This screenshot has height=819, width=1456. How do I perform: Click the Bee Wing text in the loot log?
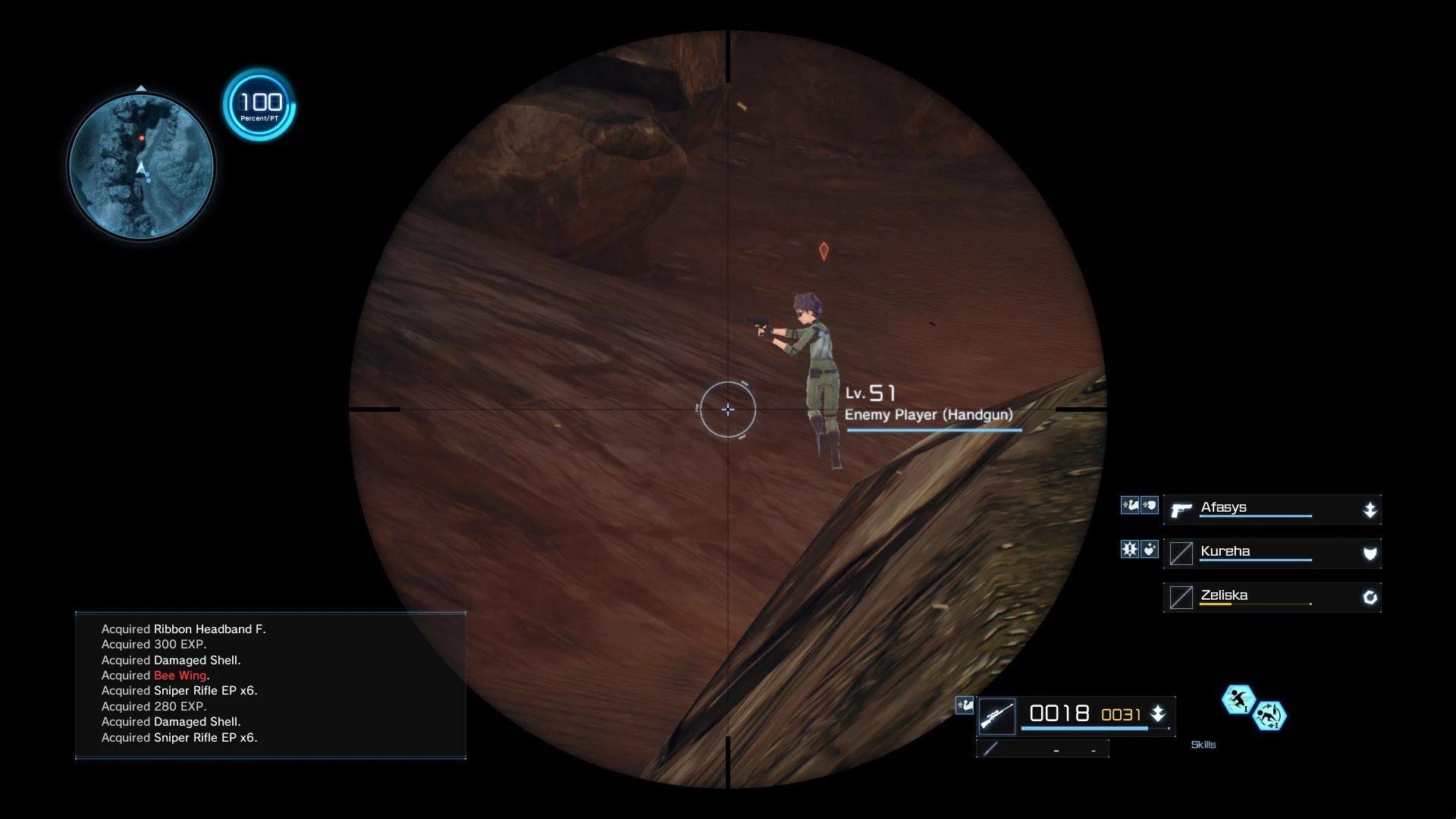coord(180,675)
